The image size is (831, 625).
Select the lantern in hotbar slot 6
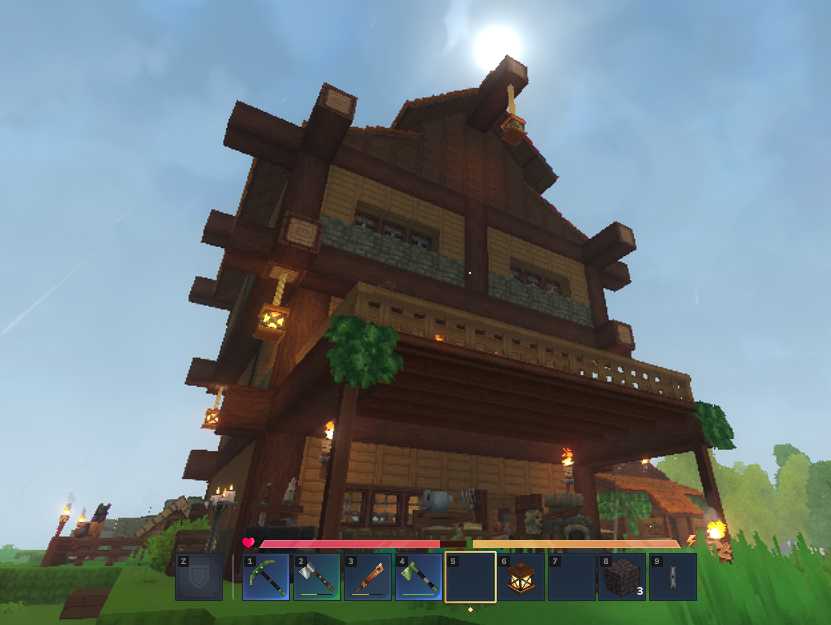coord(521,578)
